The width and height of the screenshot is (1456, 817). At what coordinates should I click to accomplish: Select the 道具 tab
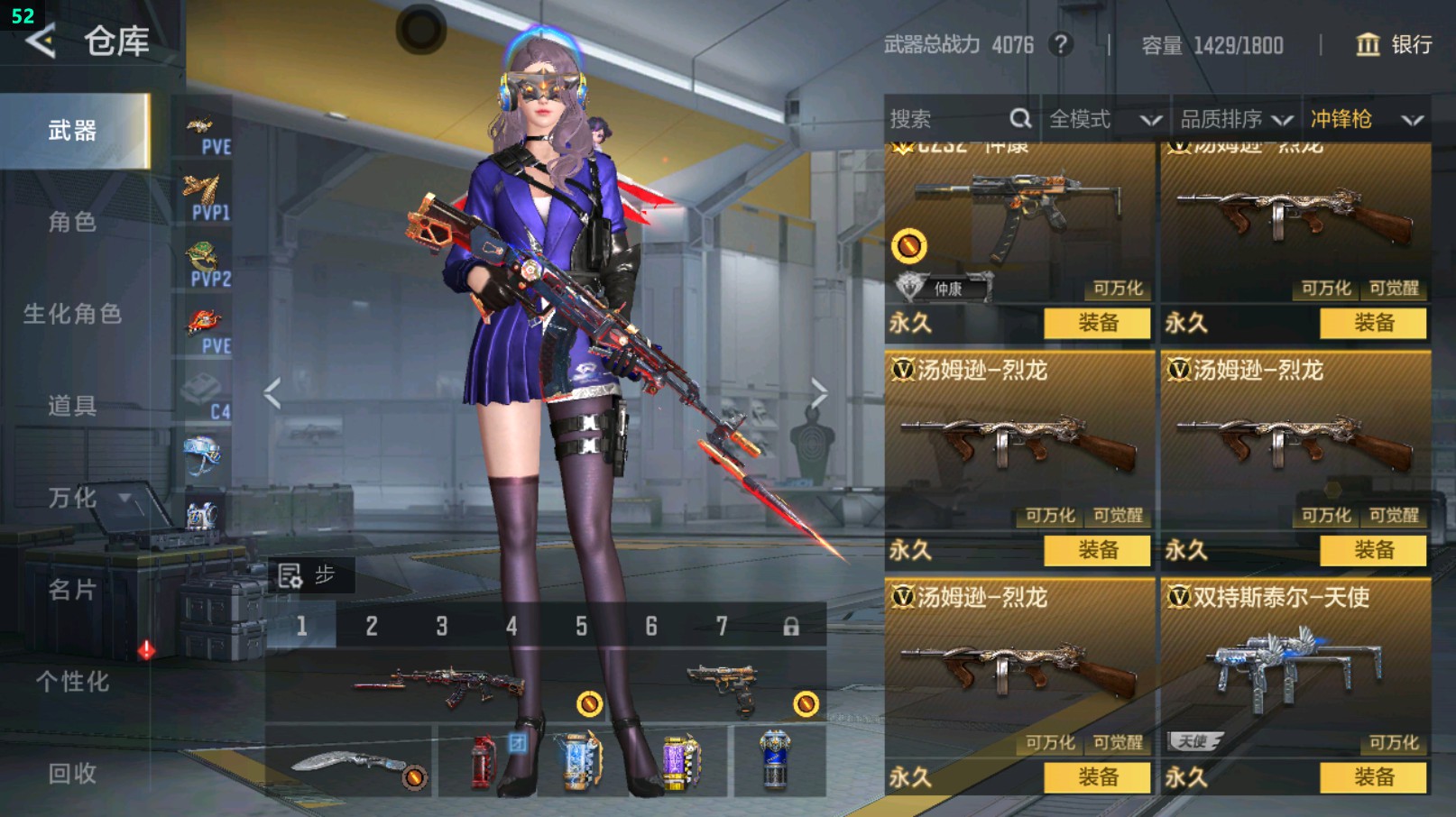tap(72, 406)
